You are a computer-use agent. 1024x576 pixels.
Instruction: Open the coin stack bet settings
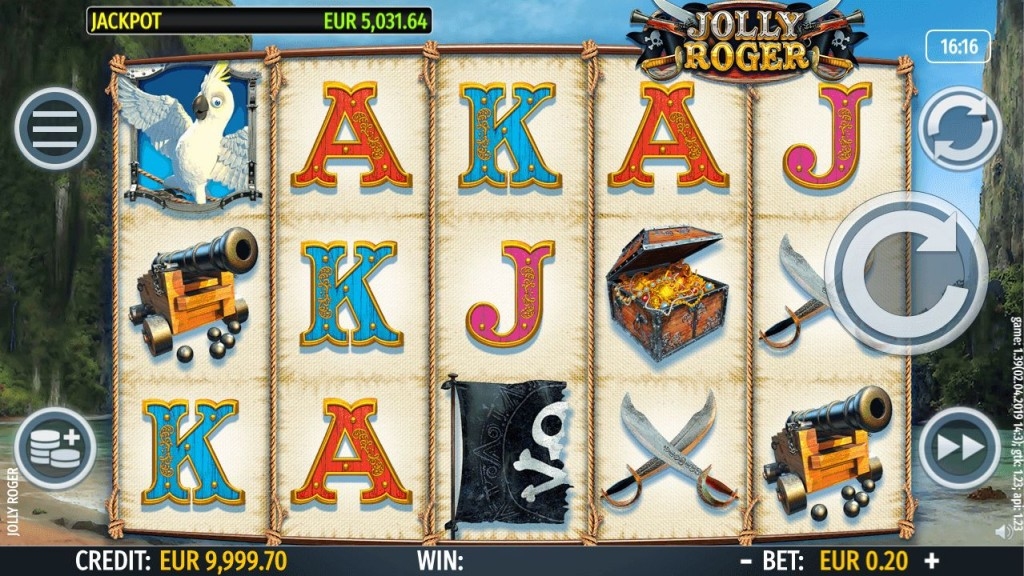(x=56, y=448)
